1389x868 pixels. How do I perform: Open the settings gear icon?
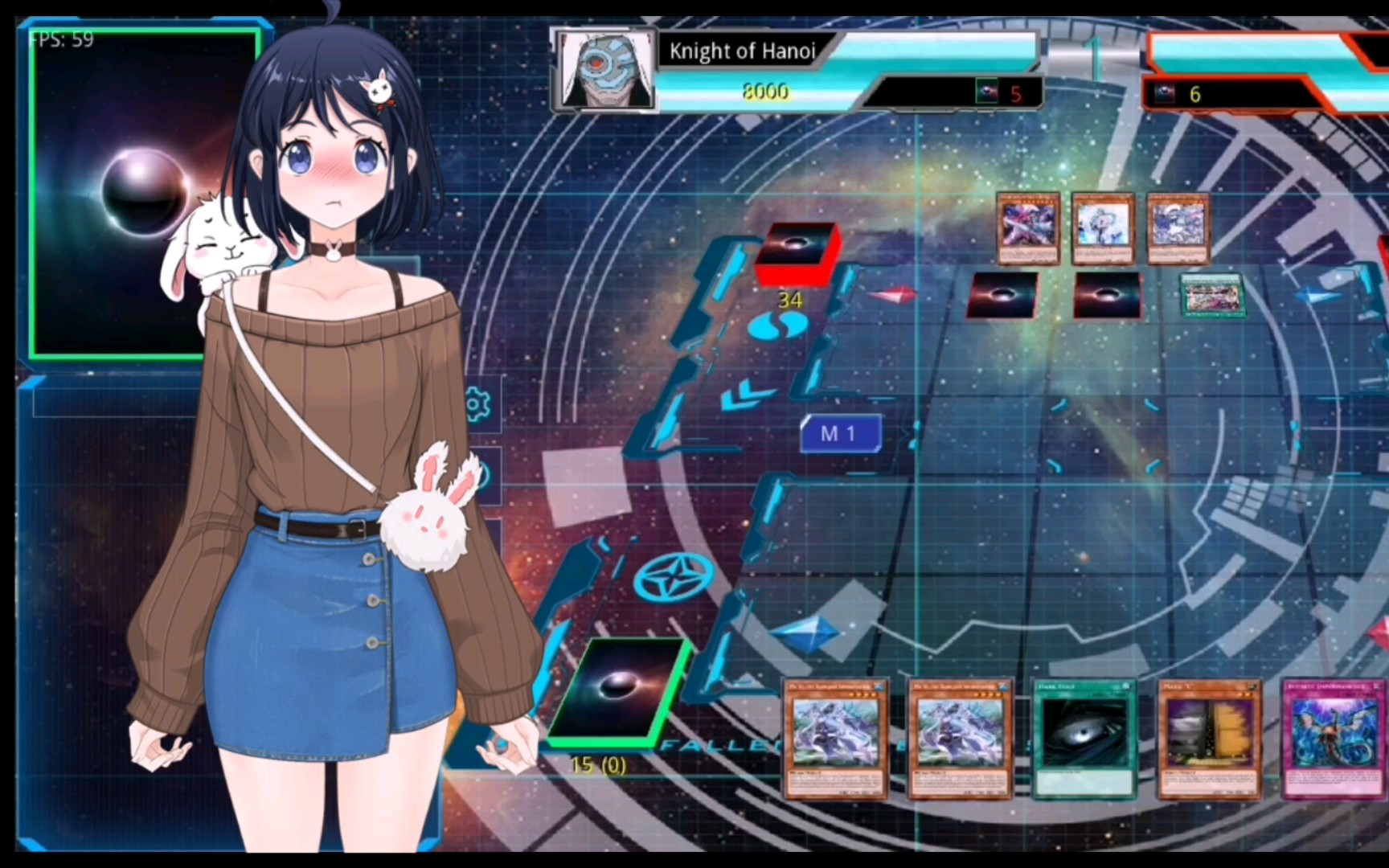click(x=477, y=403)
